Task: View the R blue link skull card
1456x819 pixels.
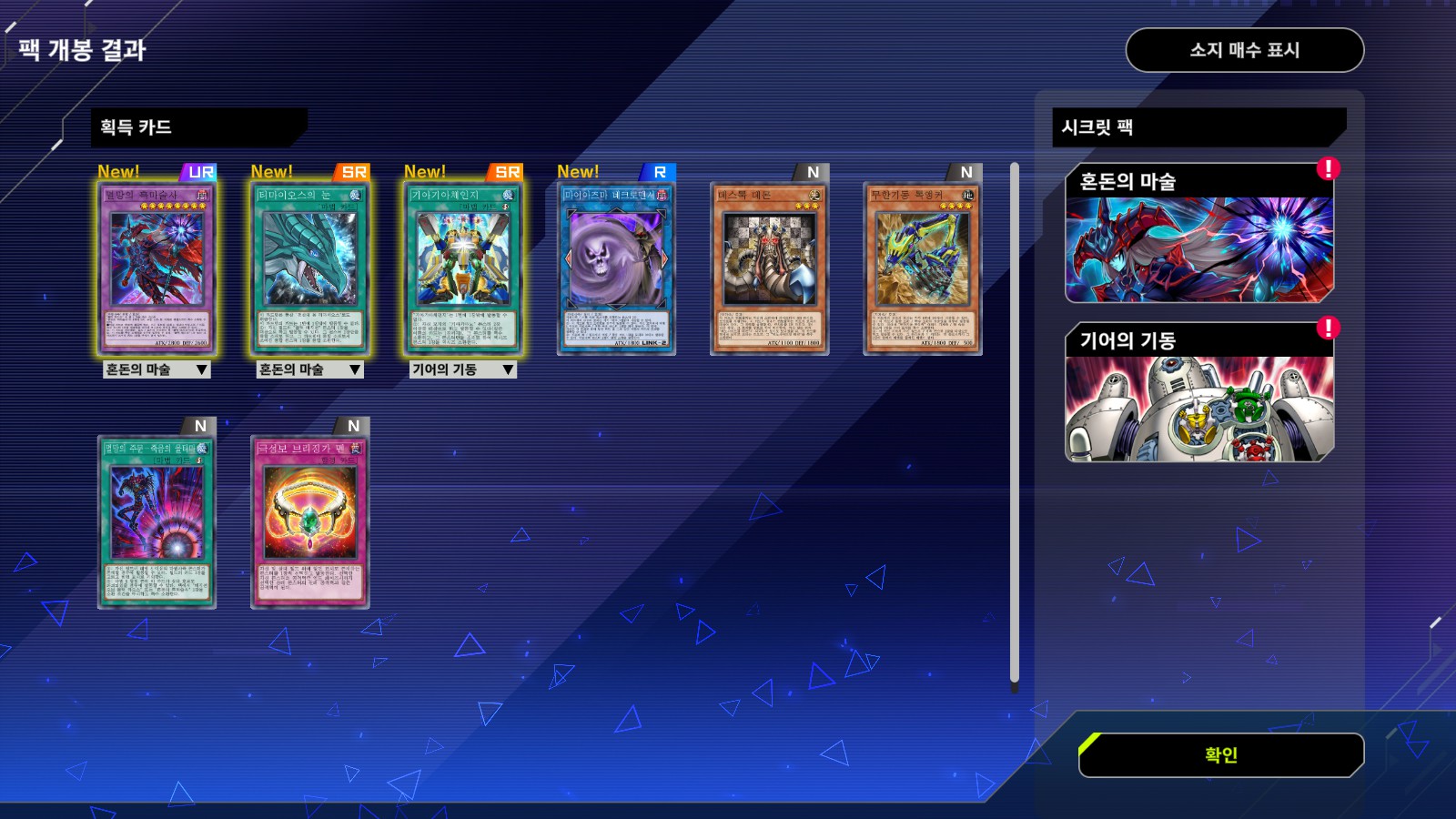Action: pyautogui.click(x=616, y=267)
